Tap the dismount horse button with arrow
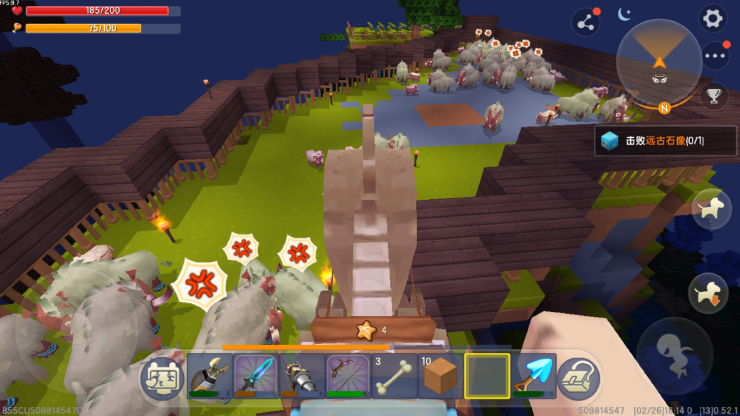This screenshot has width=740, height=416. (x=709, y=293)
